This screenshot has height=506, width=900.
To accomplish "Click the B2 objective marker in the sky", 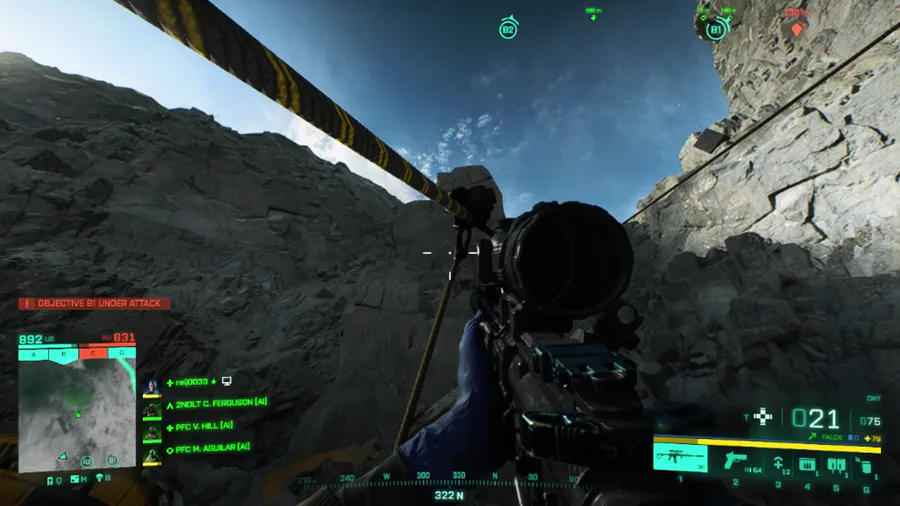I will coord(508,29).
